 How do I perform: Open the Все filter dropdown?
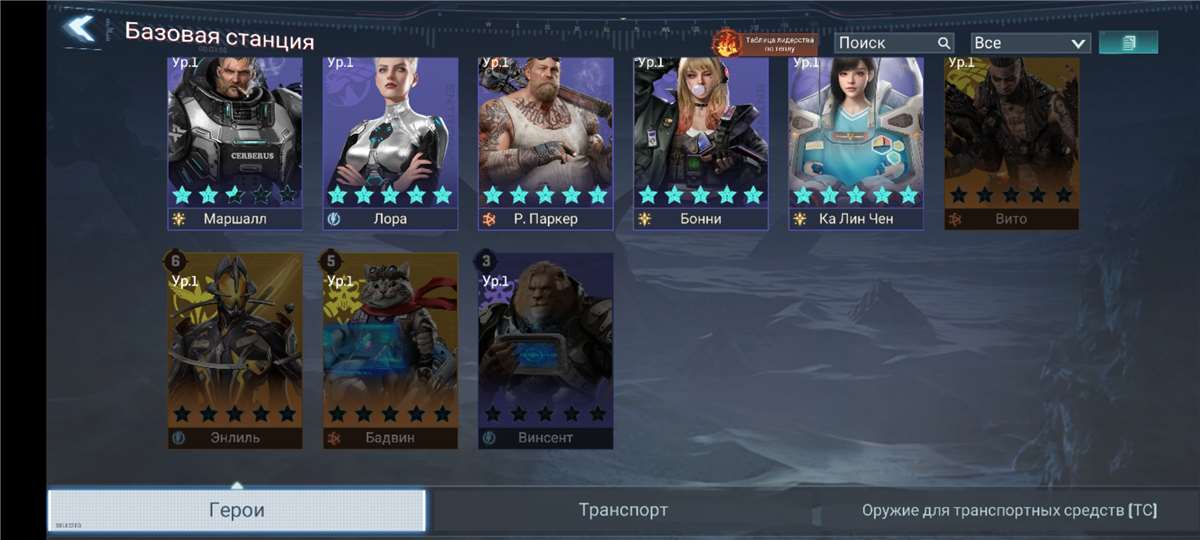1029,43
